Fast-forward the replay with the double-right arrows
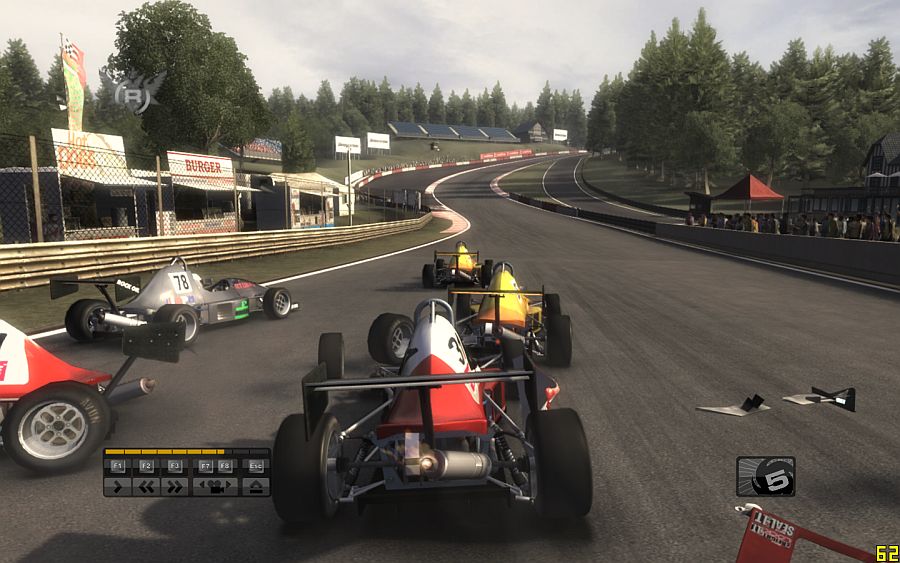Viewport: 900px width, 563px height. pyautogui.click(x=174, y=487)
